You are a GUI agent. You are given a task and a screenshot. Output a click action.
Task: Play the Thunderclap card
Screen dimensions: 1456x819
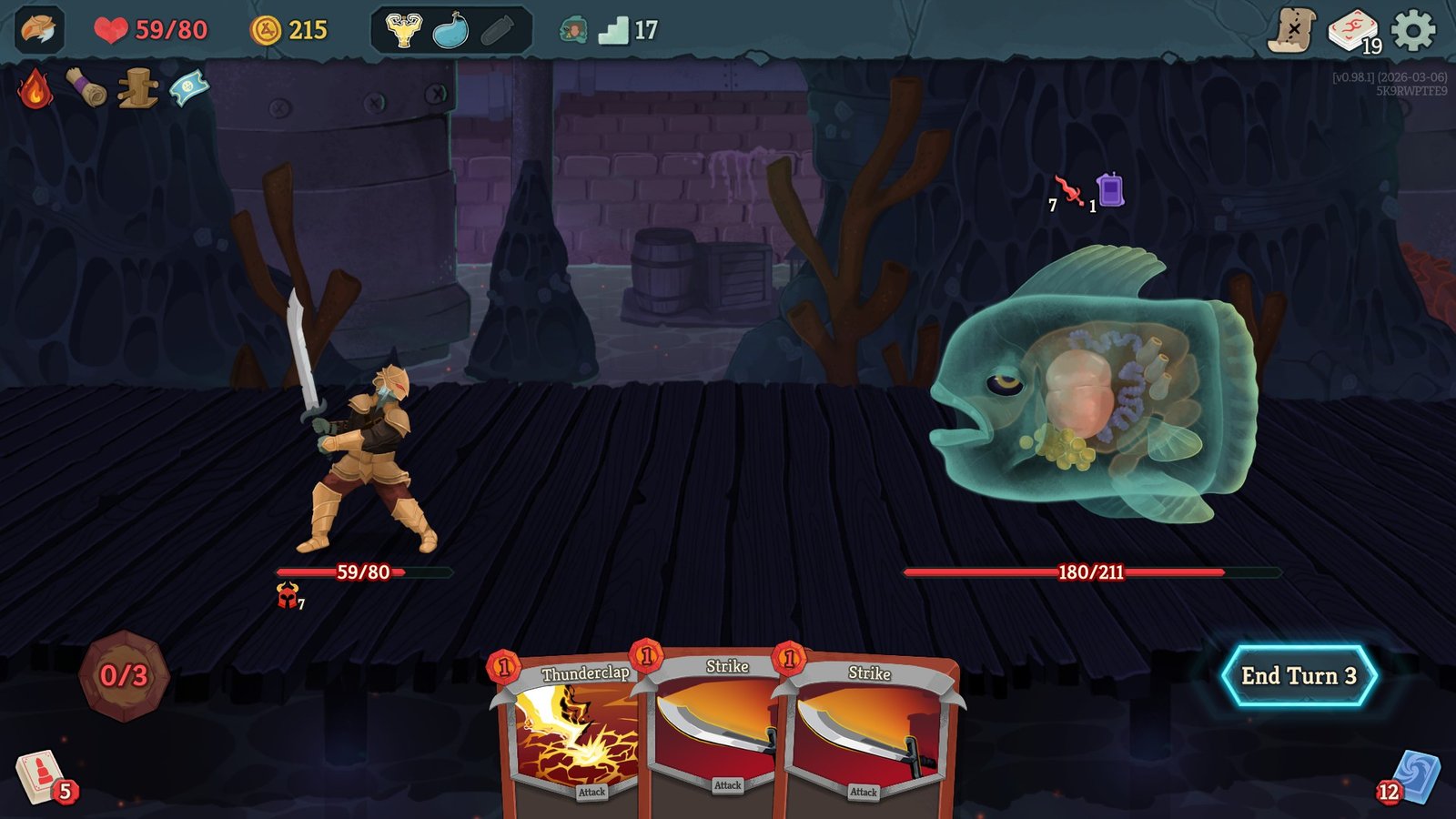(582, 728)
